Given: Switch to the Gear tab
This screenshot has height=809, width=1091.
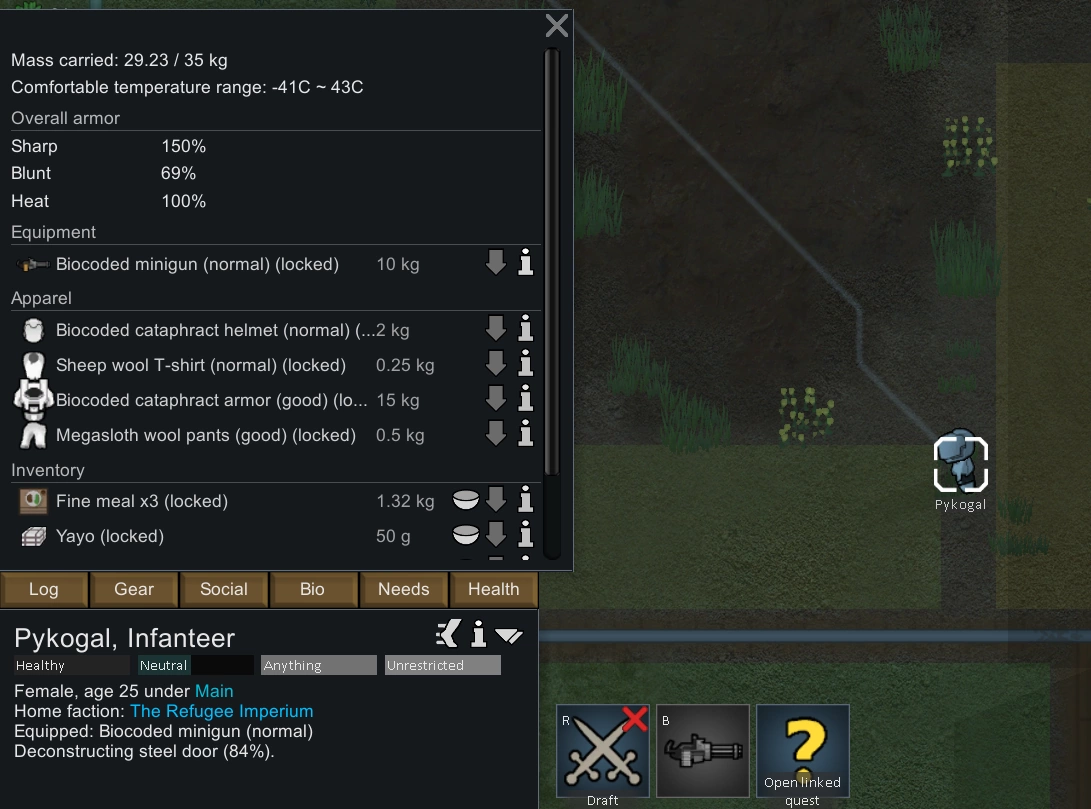Looking at the screenshot, I should click(134, 589).
